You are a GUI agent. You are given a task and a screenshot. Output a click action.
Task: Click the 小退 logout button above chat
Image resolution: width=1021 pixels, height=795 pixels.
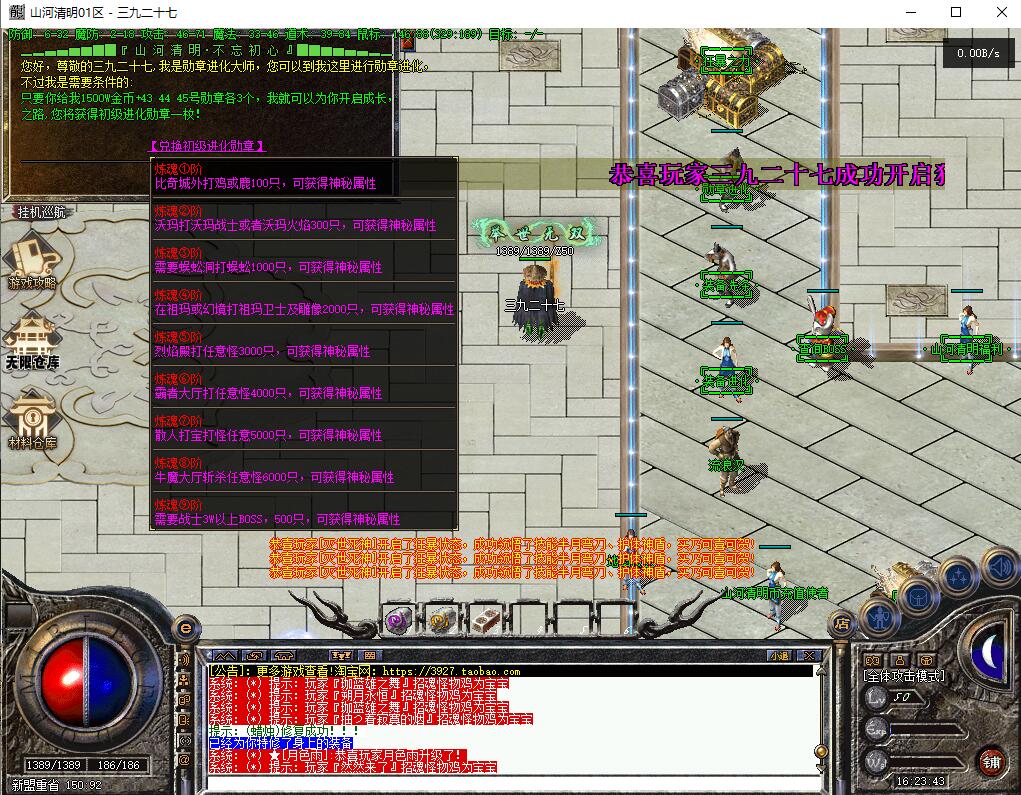tap(779, 656)
